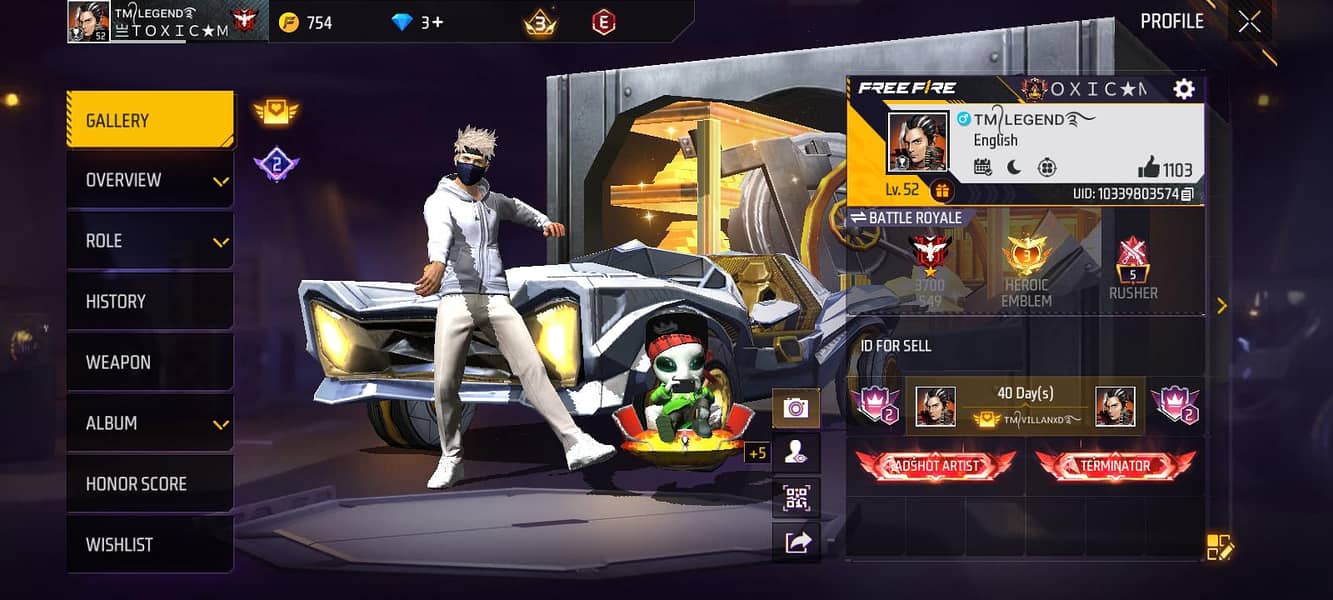Open the QR code button
The height and width of the screenshot is (600, 1333).
point(796,498)
